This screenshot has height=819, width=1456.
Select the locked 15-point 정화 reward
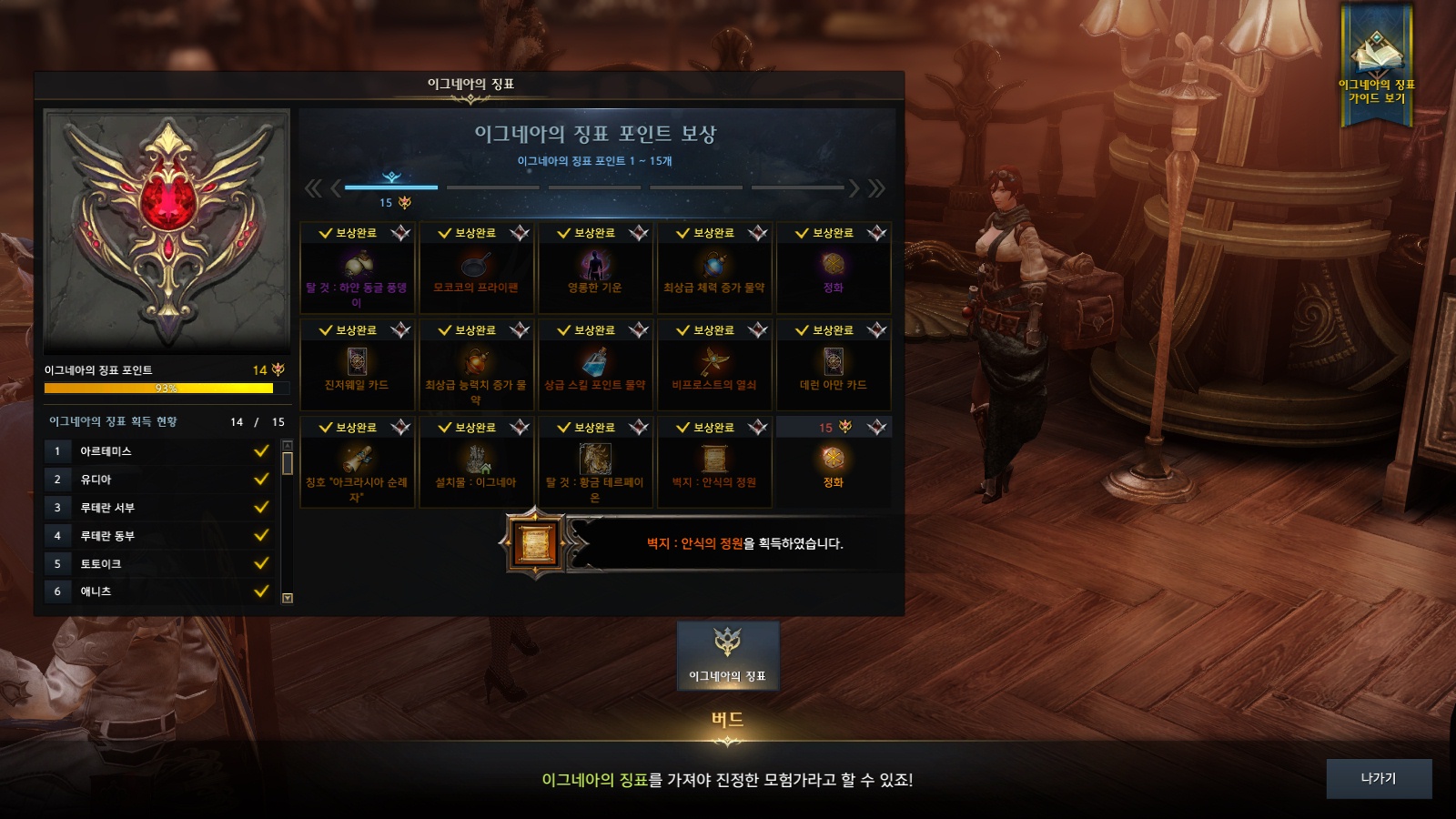pos(834,464)
